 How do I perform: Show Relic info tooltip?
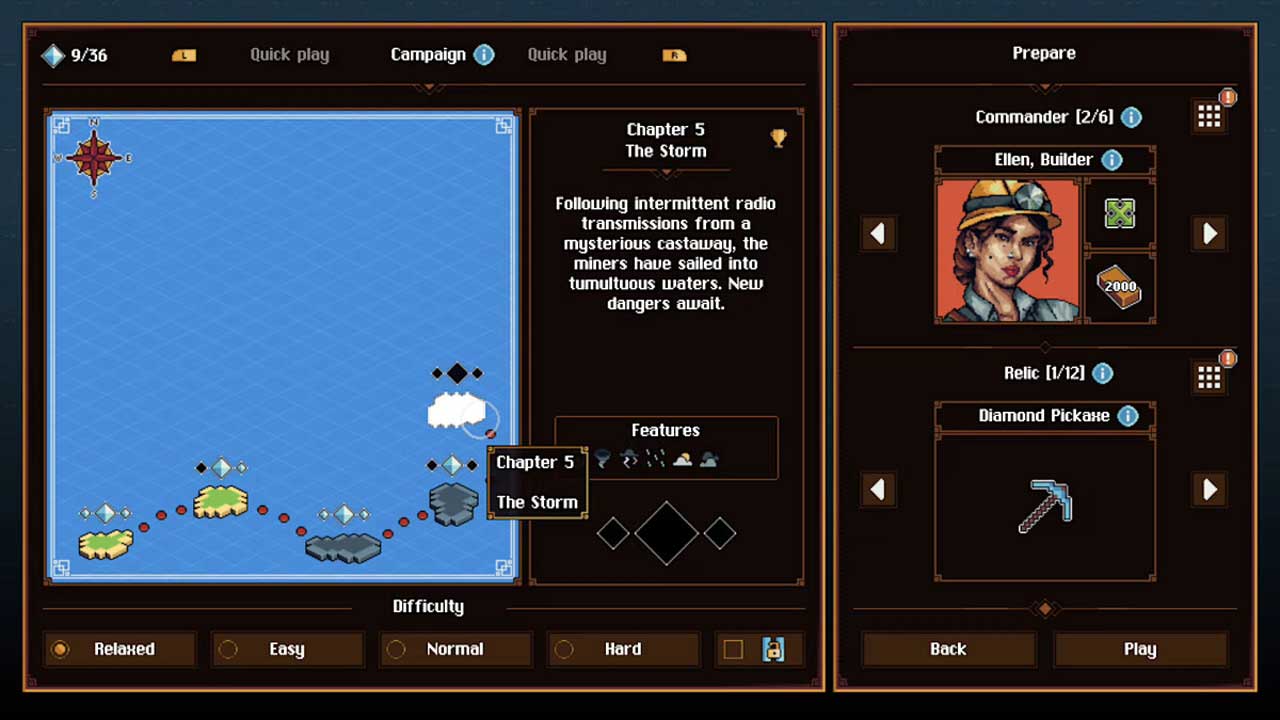(x=1102, y=373)
